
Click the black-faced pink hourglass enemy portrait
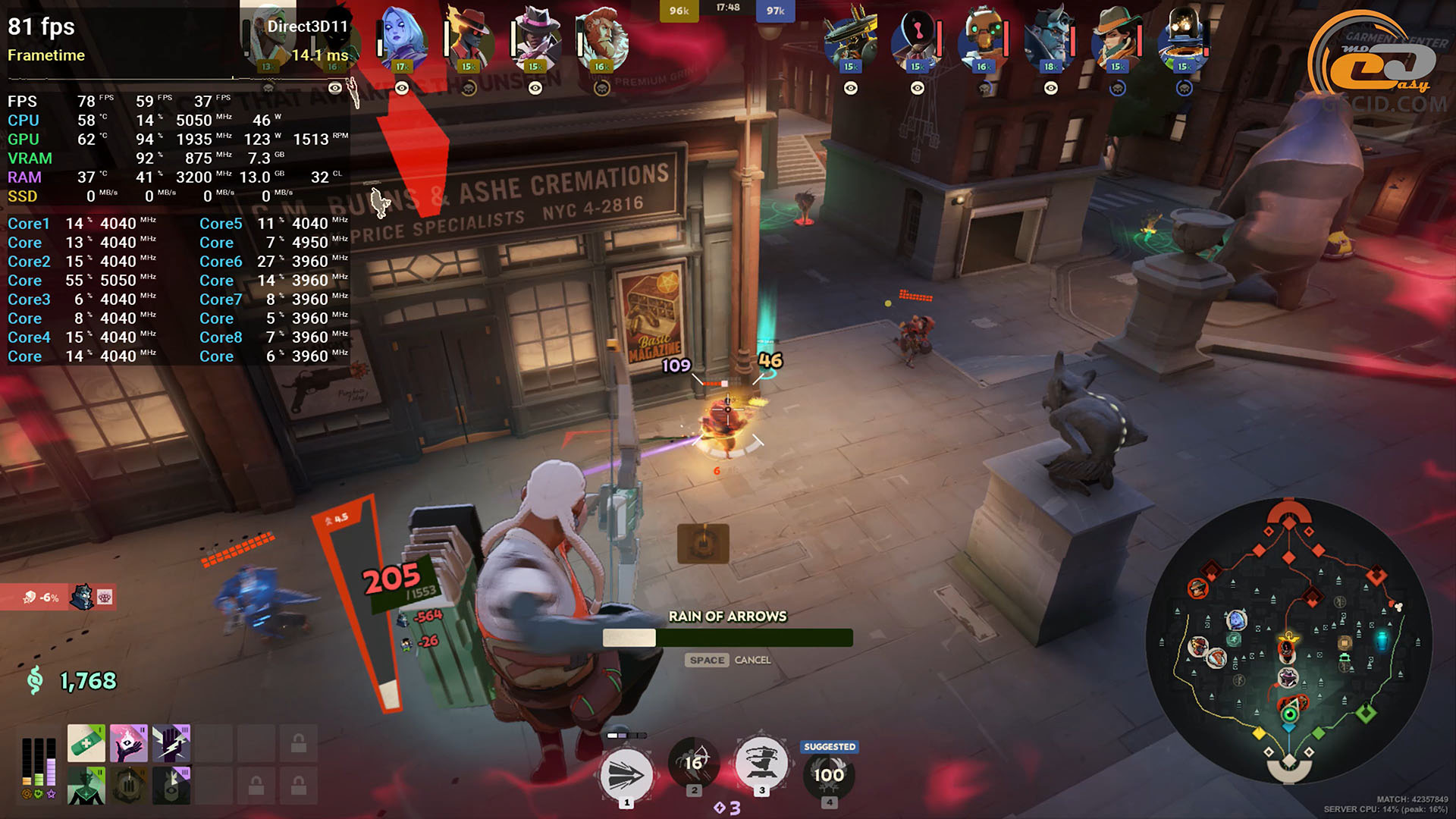coord(917,38)
